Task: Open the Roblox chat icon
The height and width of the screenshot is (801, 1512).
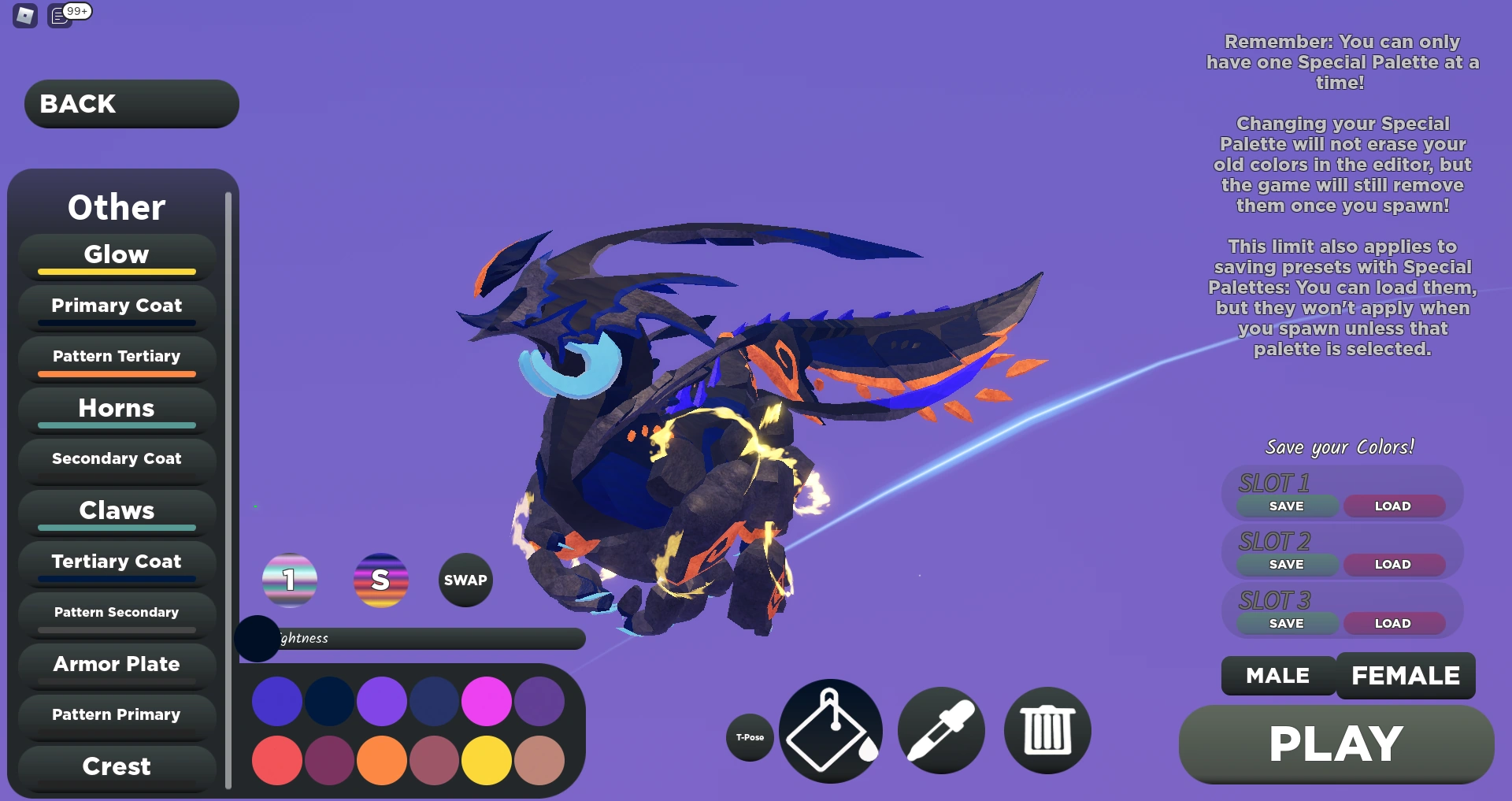Action: coord(58,14)
